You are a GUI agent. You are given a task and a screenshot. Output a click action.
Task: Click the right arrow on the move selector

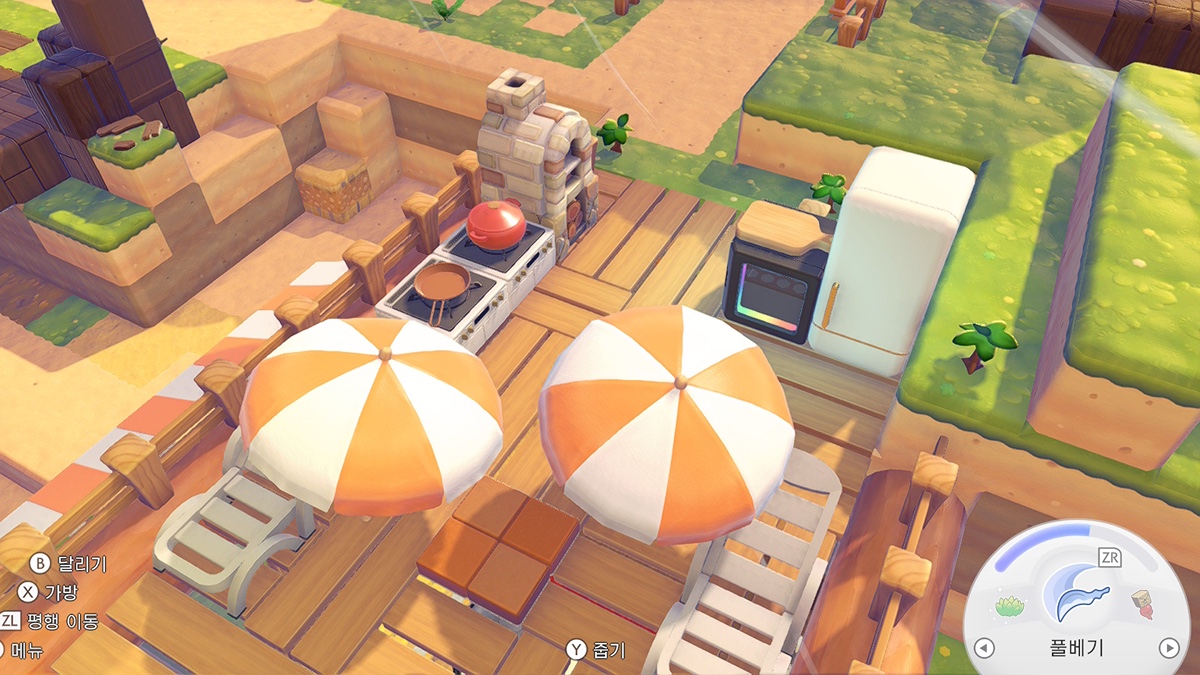[1168, 648]
